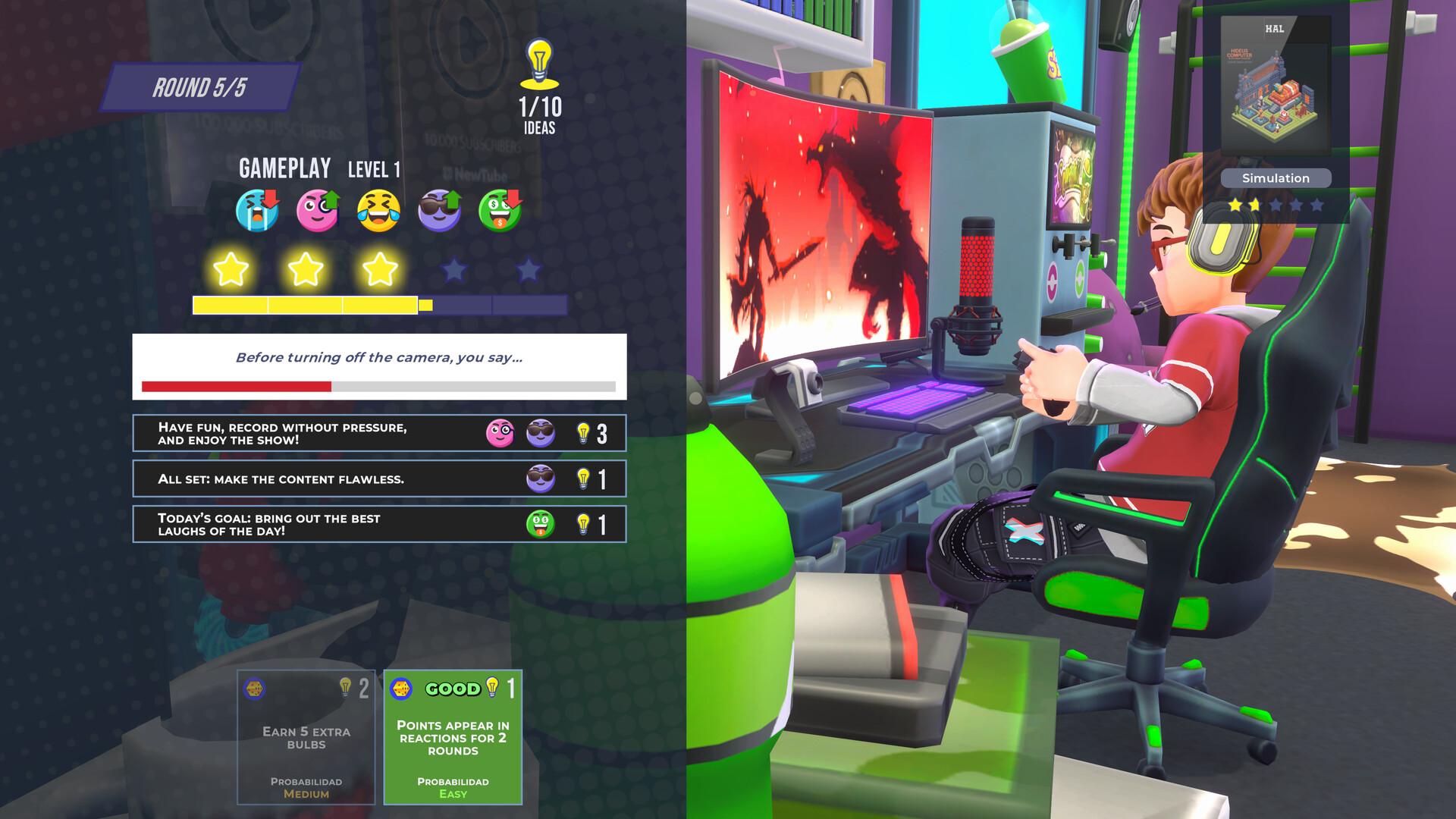1456x819 pixels.
Task: Open the Simulation category label
Action: [1276, 178]
